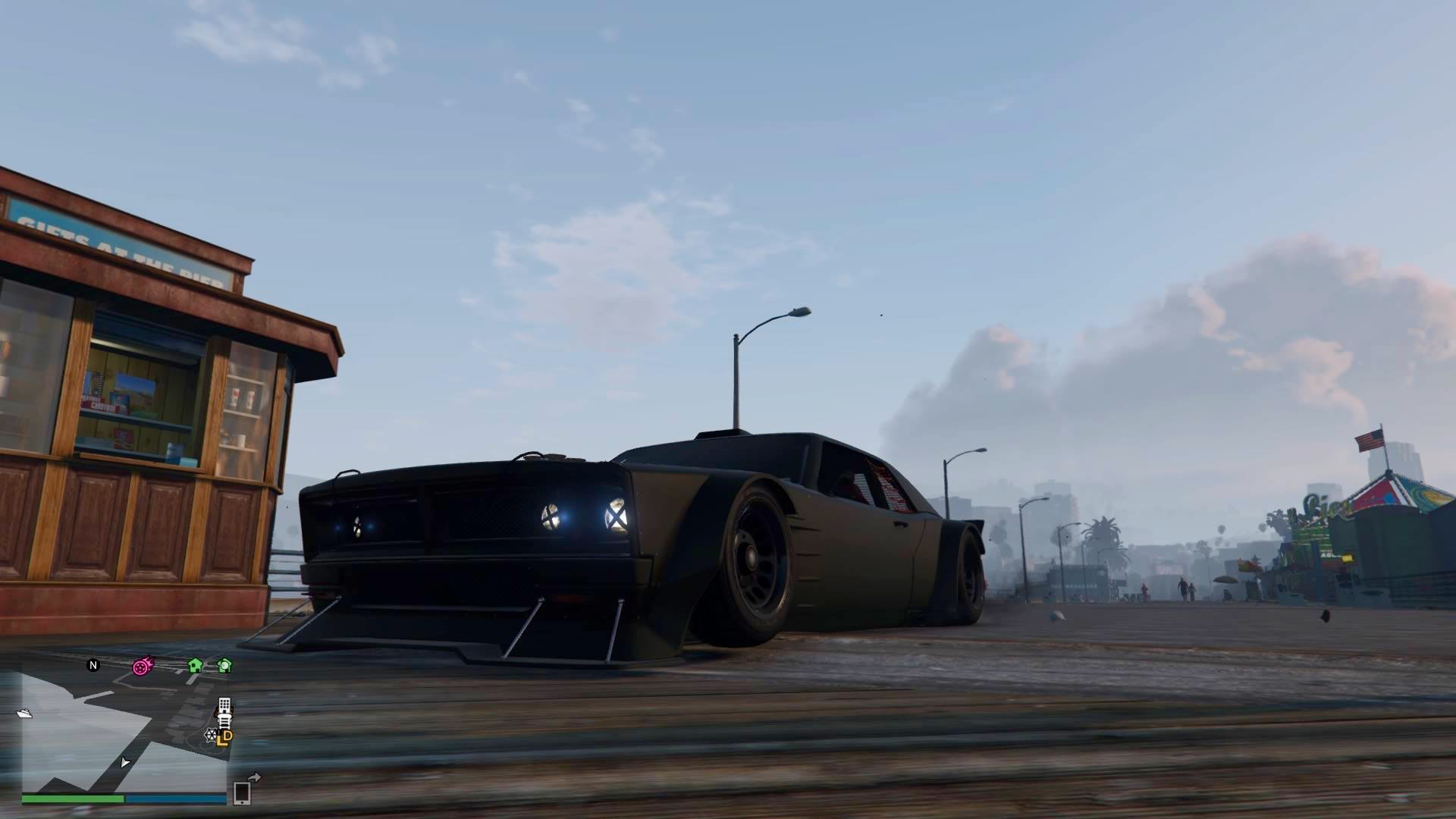This screenshot has height=819, width=1456.
Task: Select the white office building marker
Action: pyautogui.click(x=224, y=707)
